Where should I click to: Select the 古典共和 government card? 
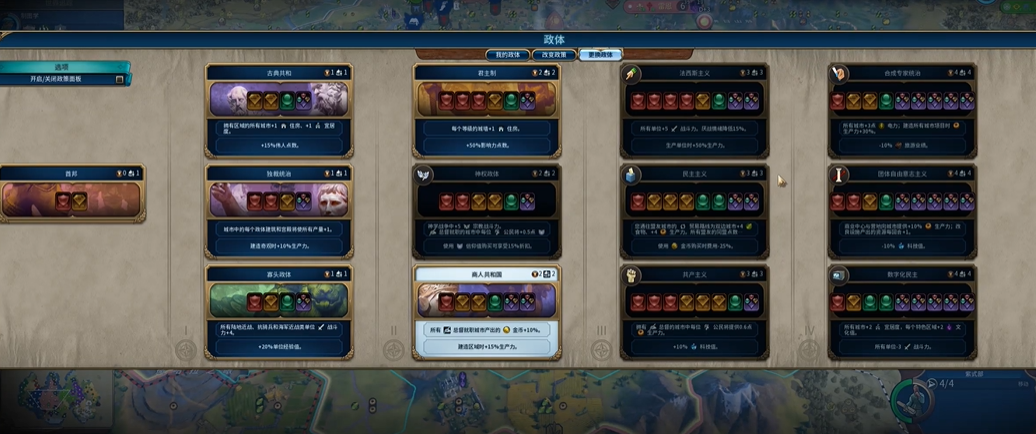click(x=279, y=110)
